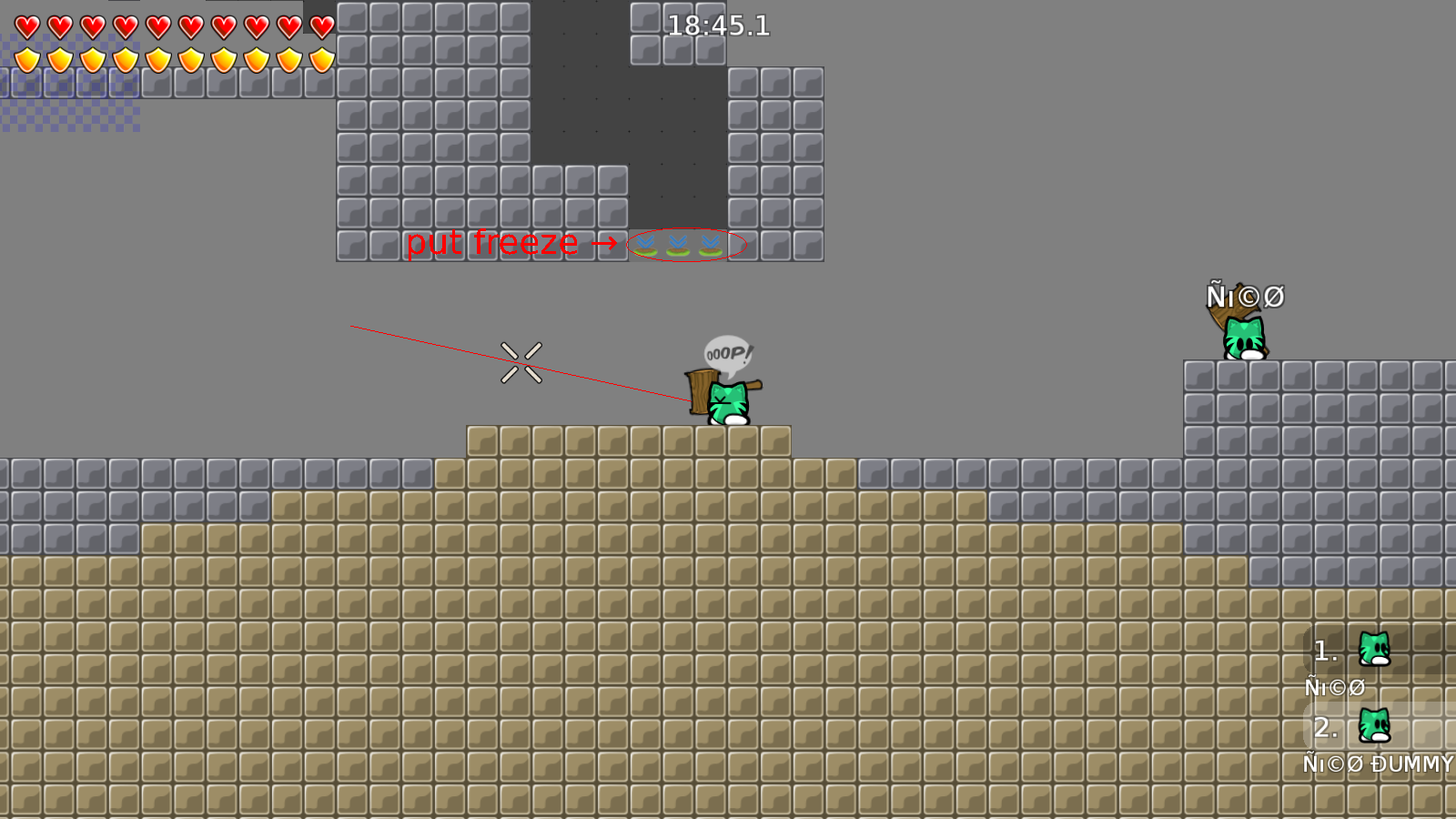
Task: Click the aiming crosshair in the center
Action: point(521,361)
